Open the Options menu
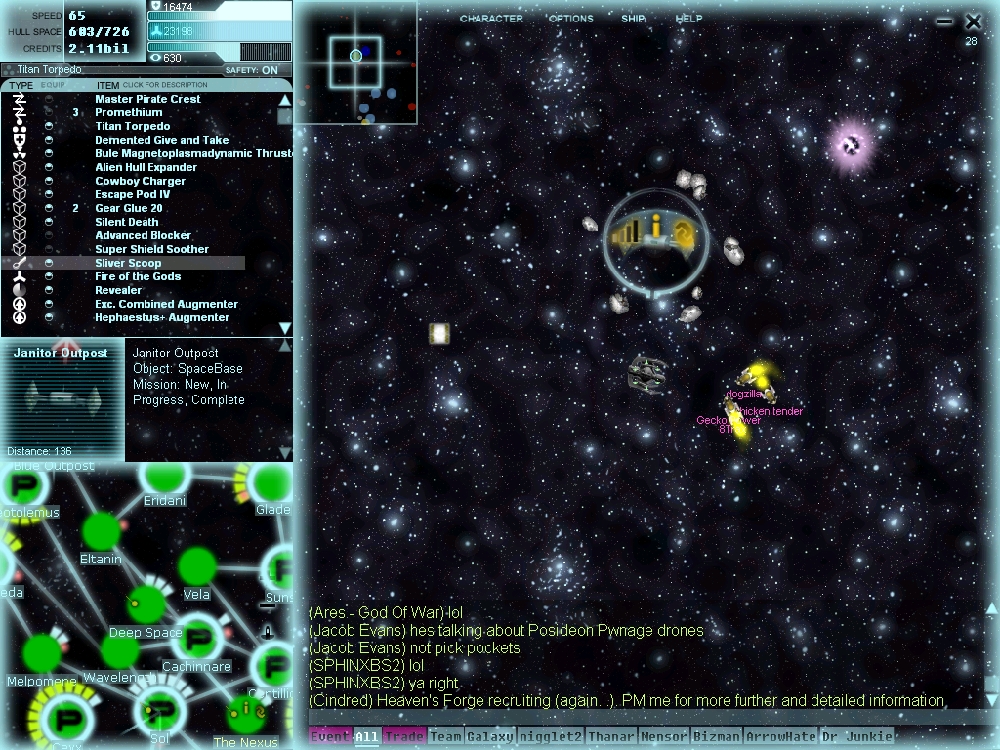 (571, 19)
